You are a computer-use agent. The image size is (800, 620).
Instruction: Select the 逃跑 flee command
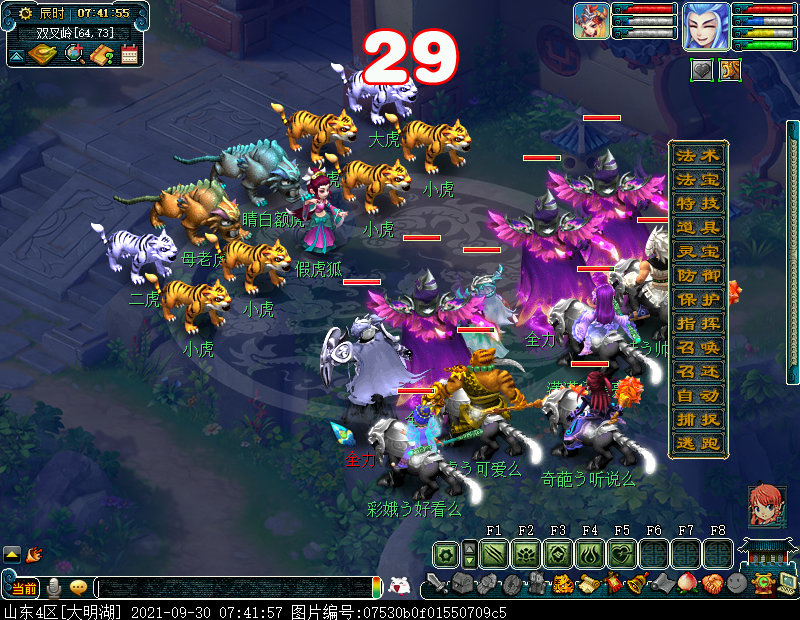click(x=699, y=444)
